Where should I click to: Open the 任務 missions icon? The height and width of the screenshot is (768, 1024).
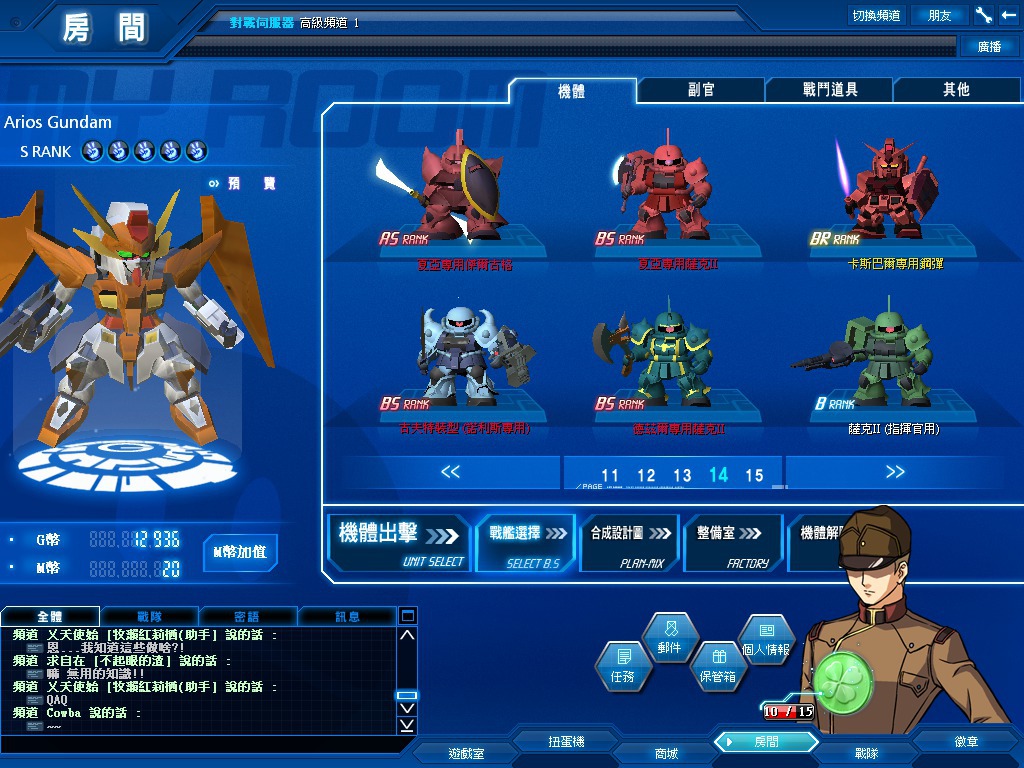coord(622,666)
